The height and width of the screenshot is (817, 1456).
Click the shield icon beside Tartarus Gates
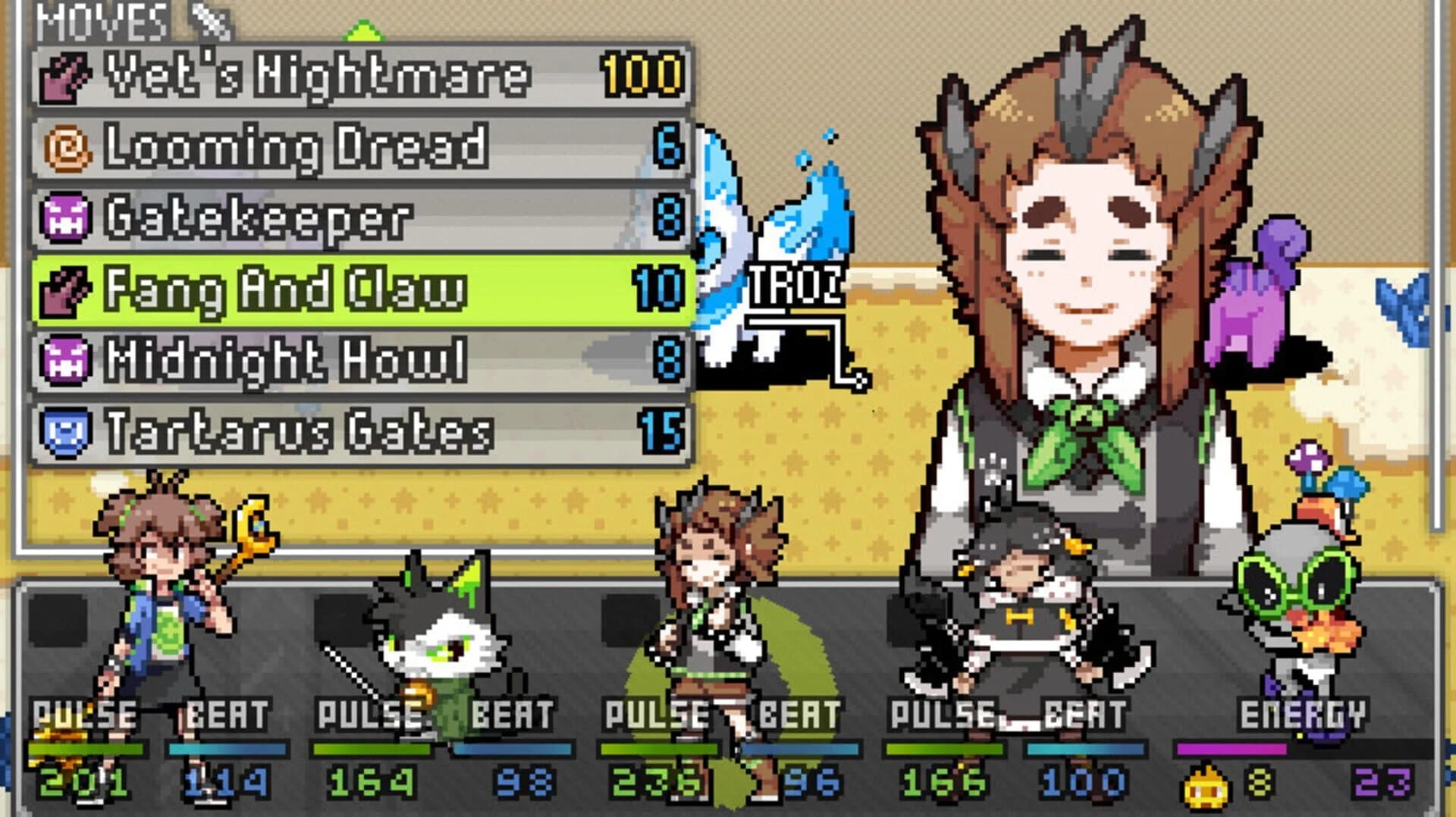pyautogui.click(x=67, y=428)
